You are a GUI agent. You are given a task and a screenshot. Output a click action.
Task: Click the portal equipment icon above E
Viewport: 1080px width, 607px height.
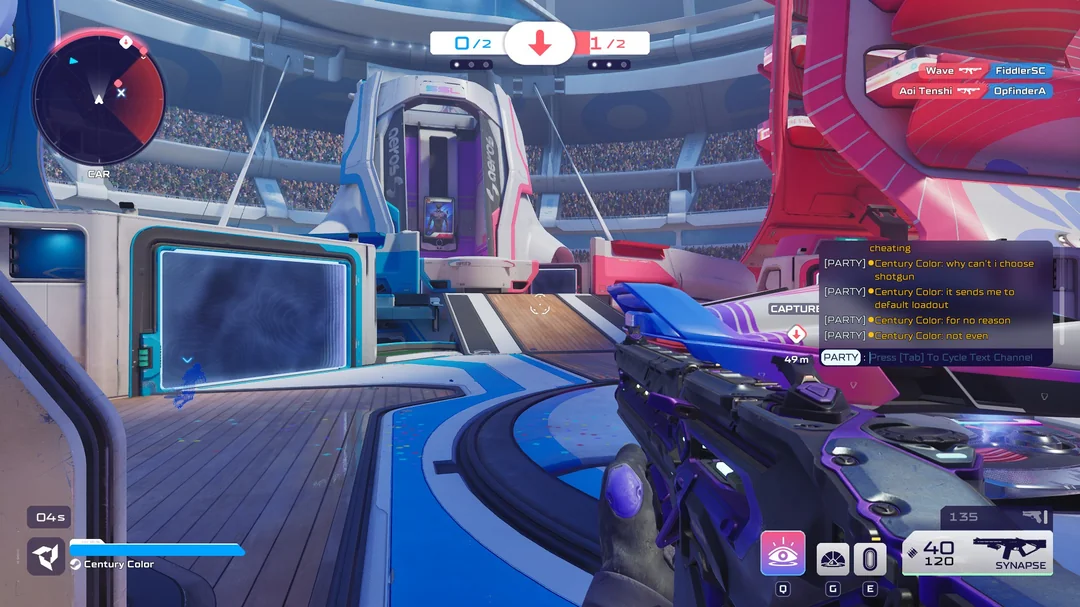(870, 559)
